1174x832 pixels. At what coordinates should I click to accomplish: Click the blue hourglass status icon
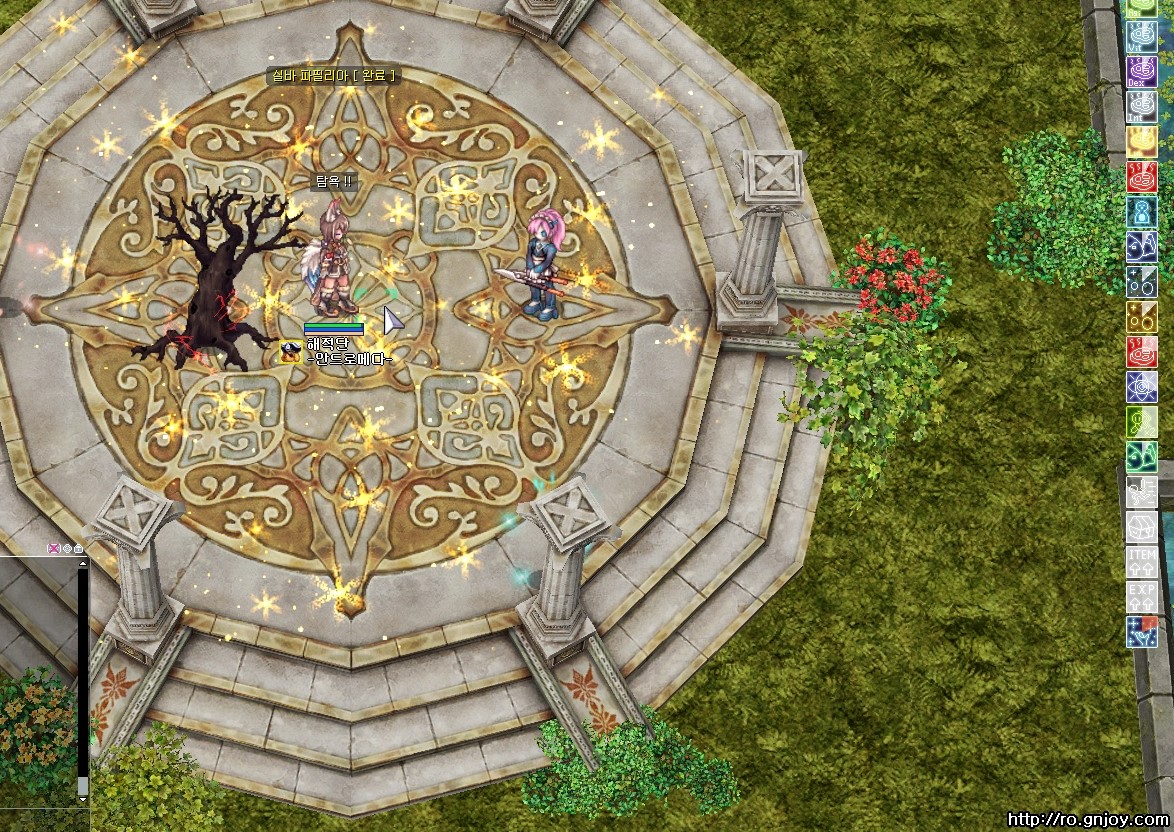1142,212
